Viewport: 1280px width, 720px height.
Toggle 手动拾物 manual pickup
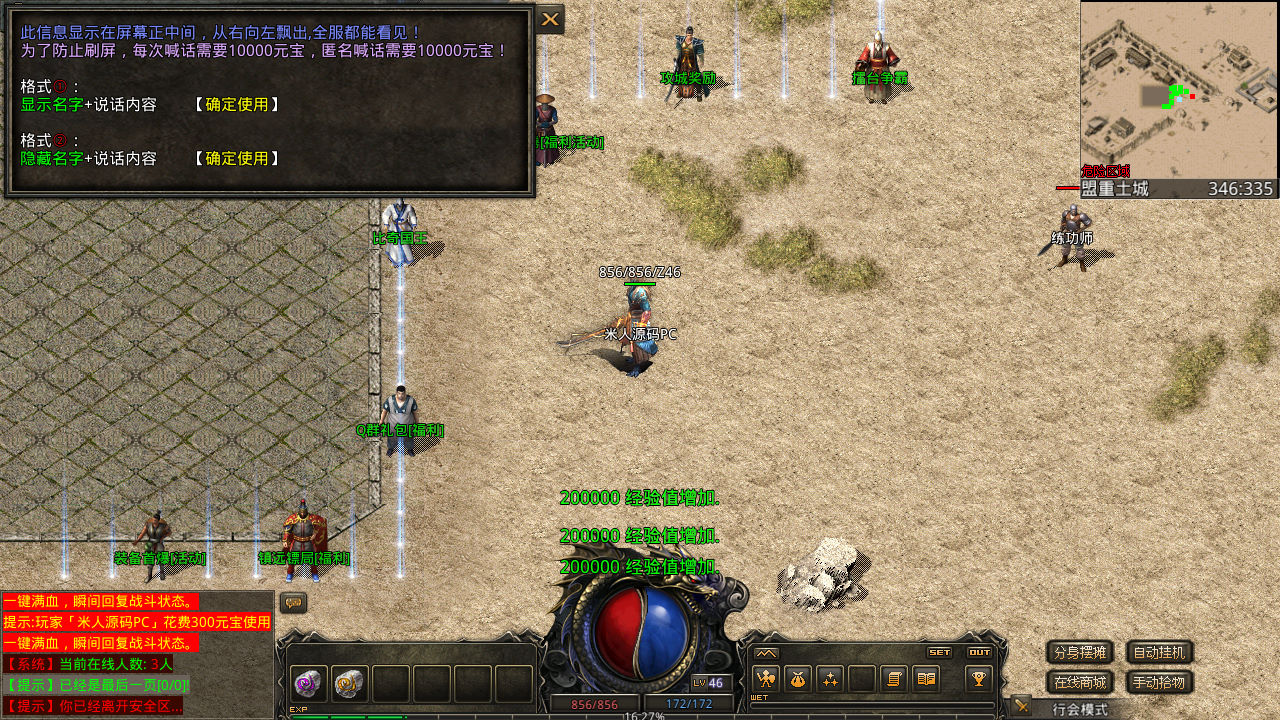click(1159, 683)
